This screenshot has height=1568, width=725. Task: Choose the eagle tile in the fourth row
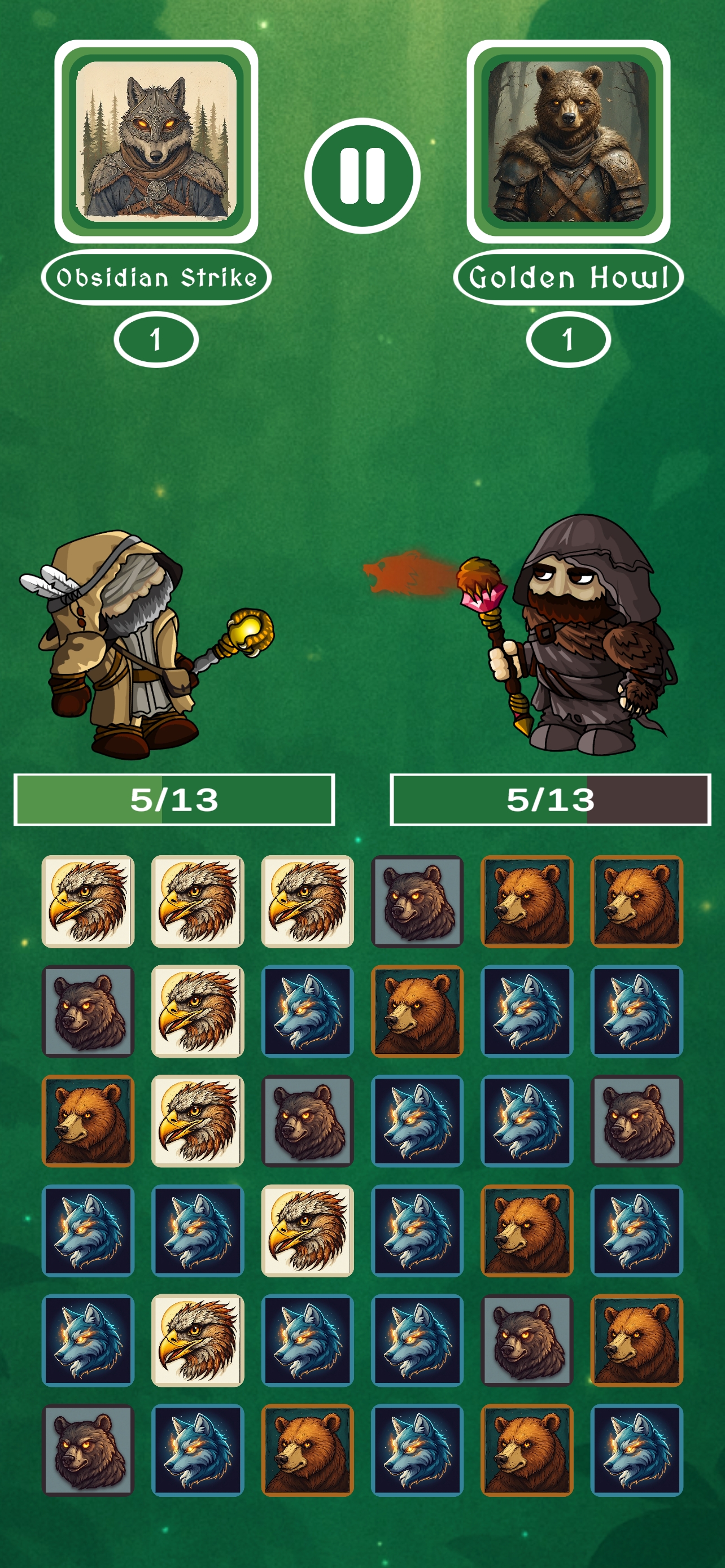(x=307, y=1230)
